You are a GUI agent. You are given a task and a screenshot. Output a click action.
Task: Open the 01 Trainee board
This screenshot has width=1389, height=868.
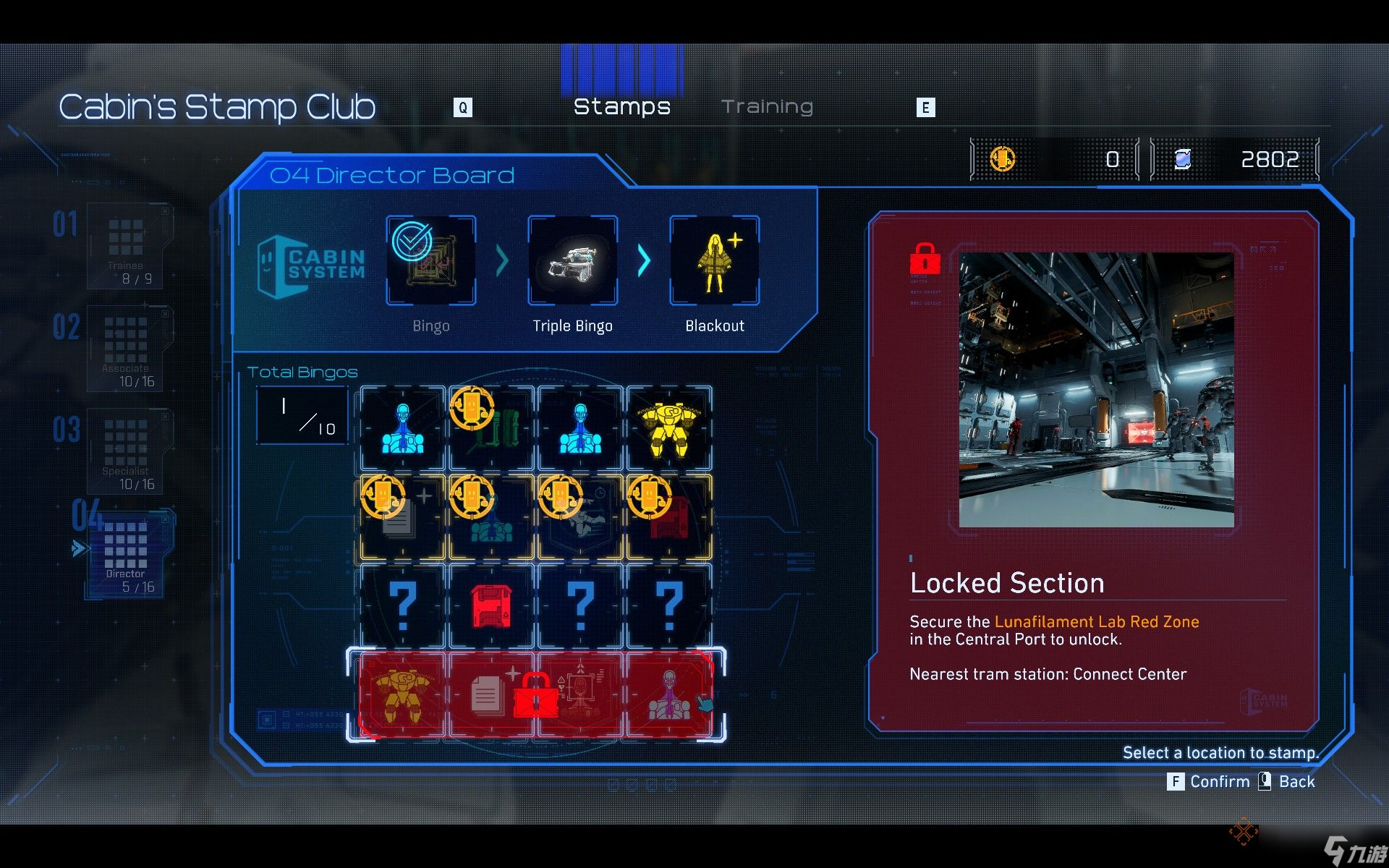126,246
